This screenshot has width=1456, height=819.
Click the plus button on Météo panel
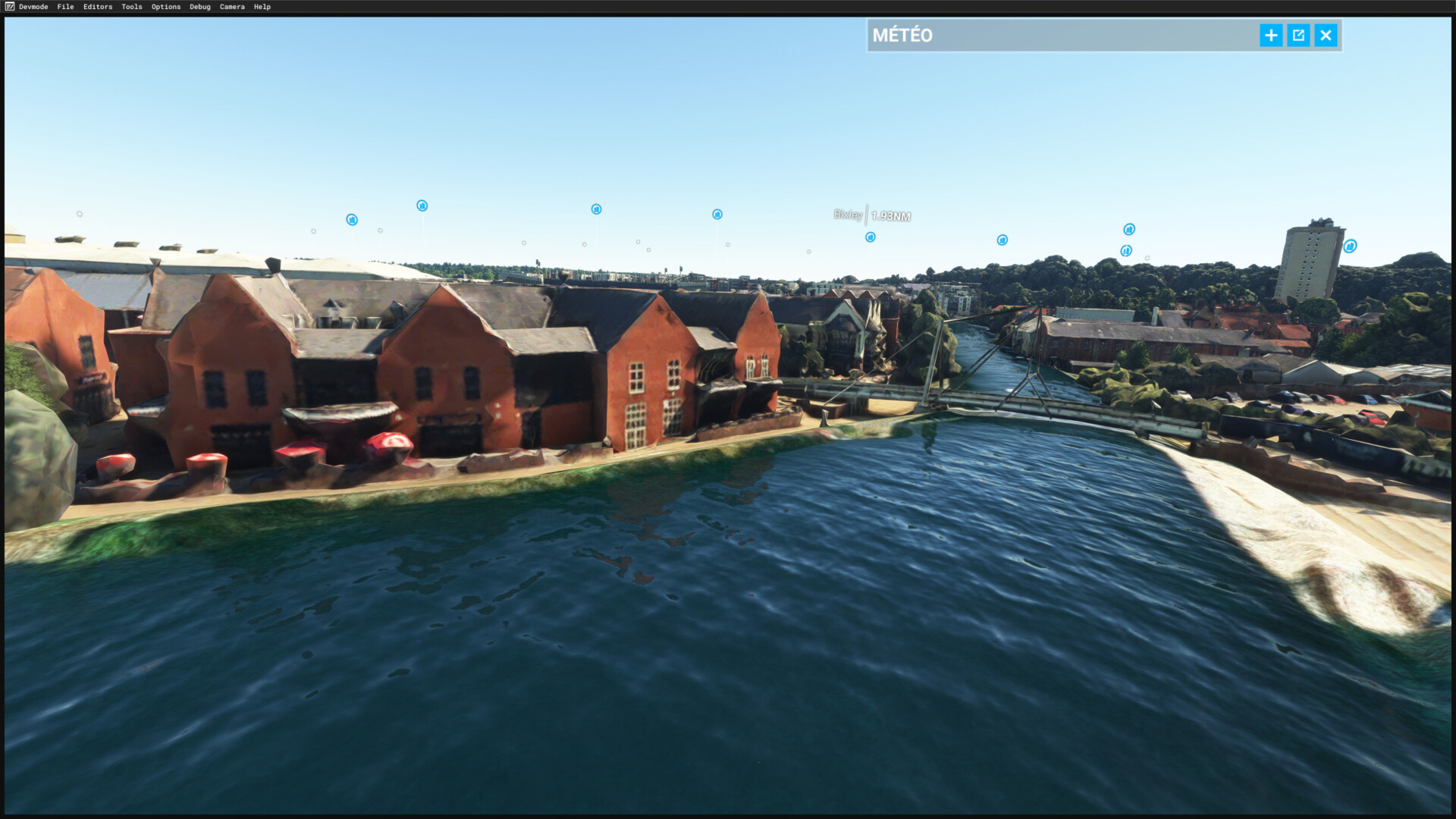pos(1271,36)
